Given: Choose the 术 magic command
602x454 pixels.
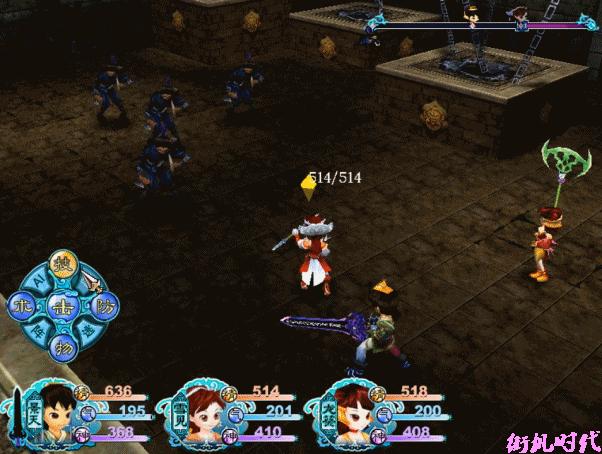Looking at the screenshot, I should [x=20, y=305].
